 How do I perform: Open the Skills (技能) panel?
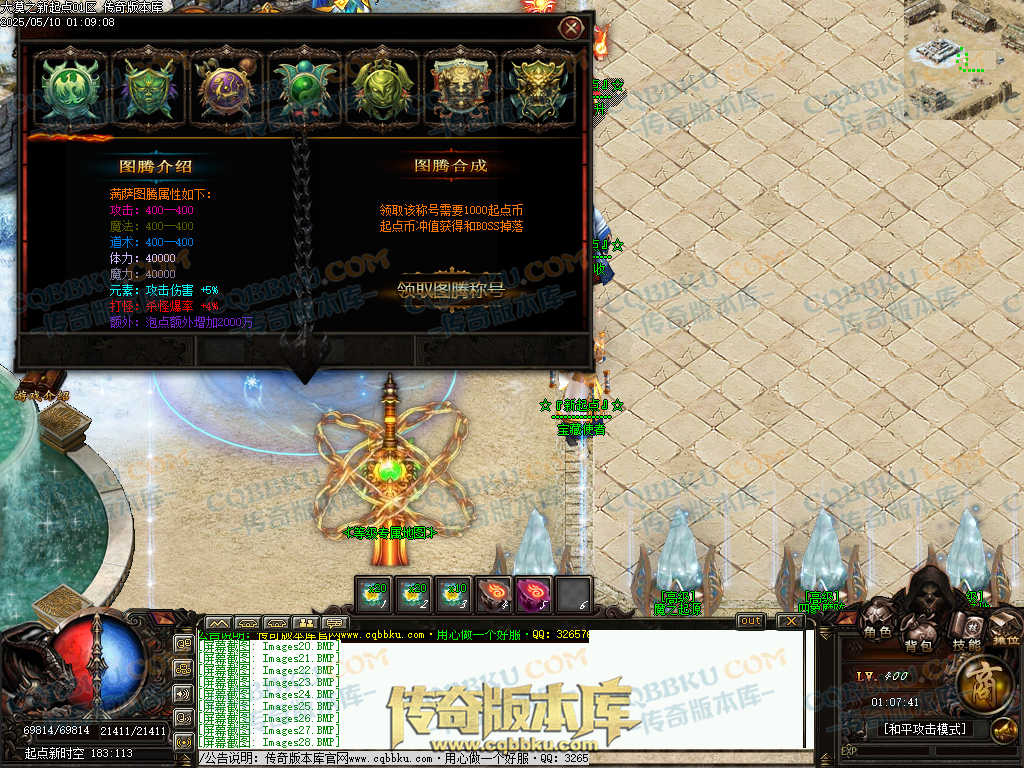[965, 632]
